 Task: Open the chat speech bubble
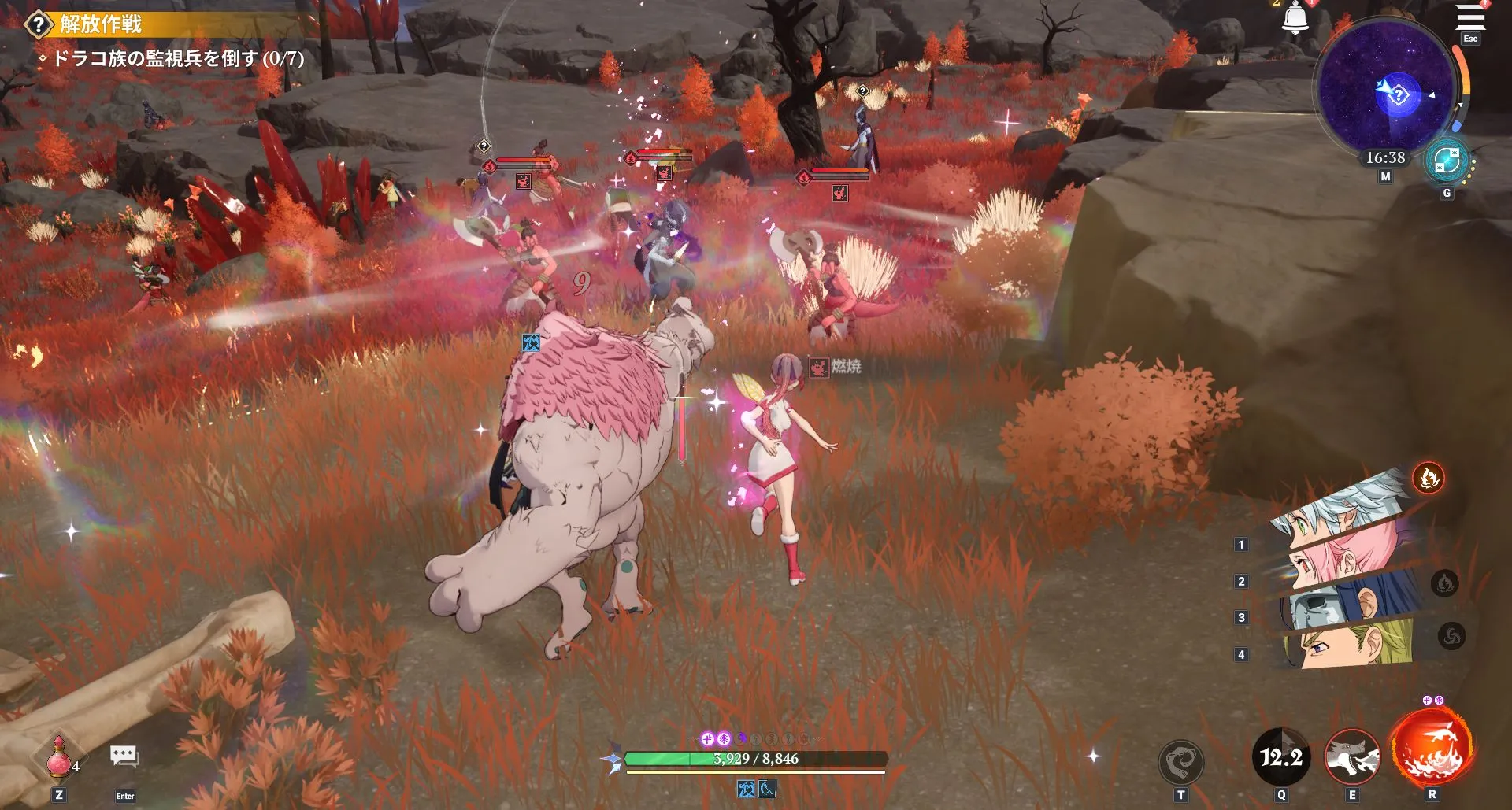124,756
